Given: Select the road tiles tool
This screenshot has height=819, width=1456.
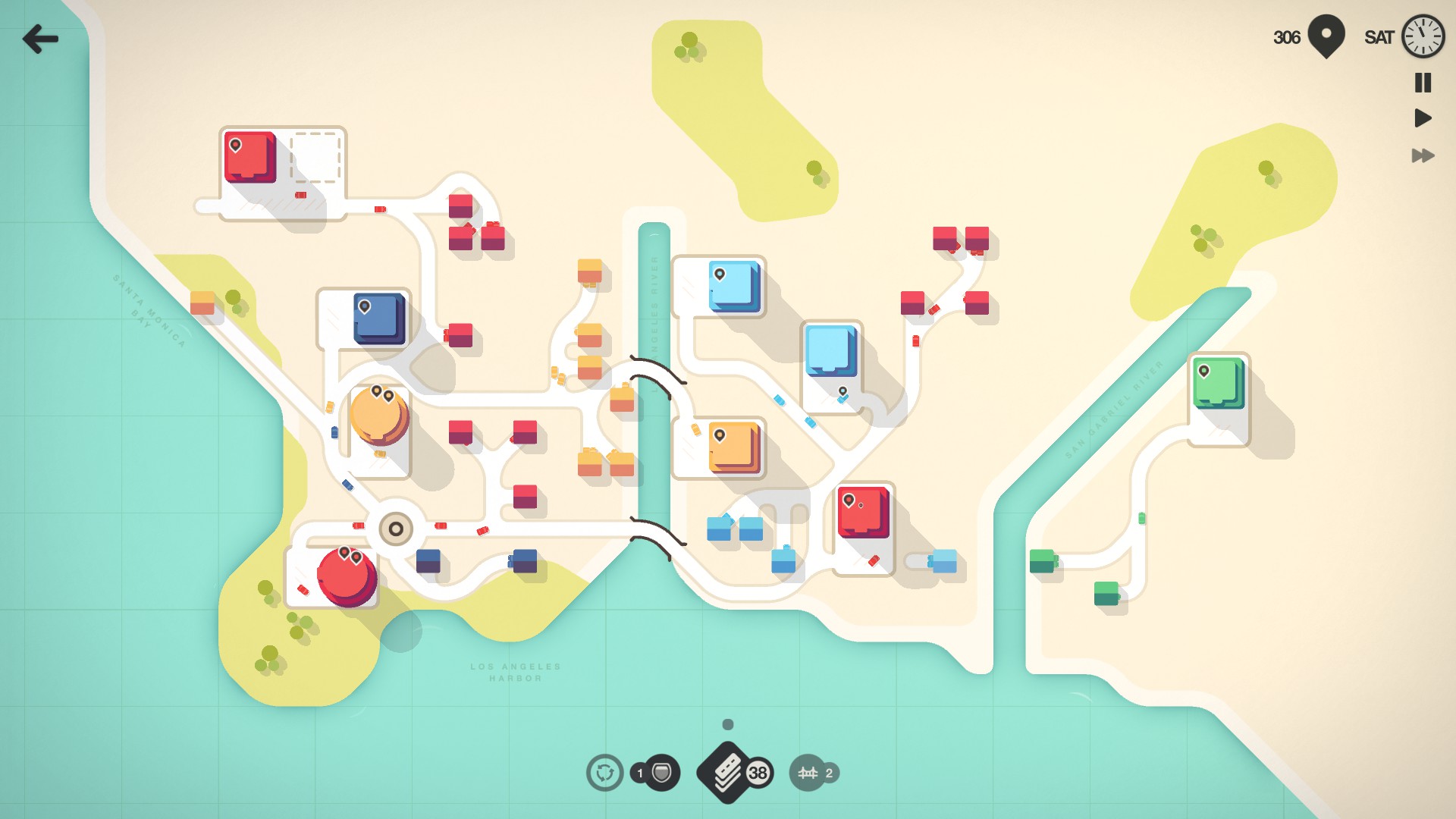Looking at the screenshot, I should tap(728, 772).
